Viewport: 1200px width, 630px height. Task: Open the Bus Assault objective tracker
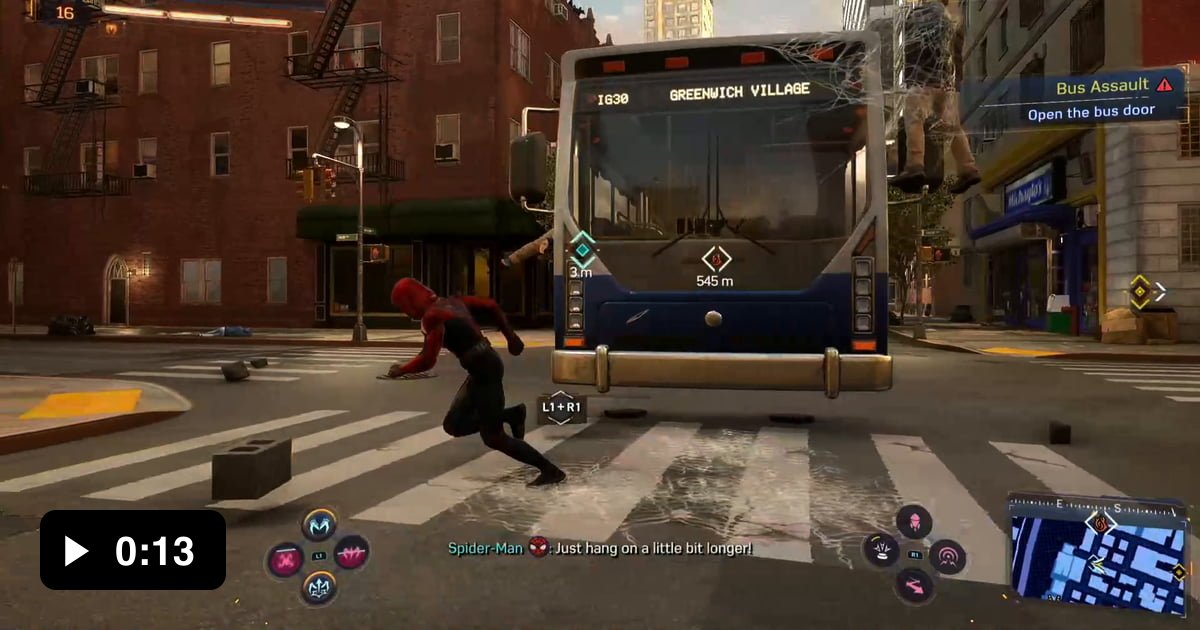pyautogui.click(x=1073, y=99)
